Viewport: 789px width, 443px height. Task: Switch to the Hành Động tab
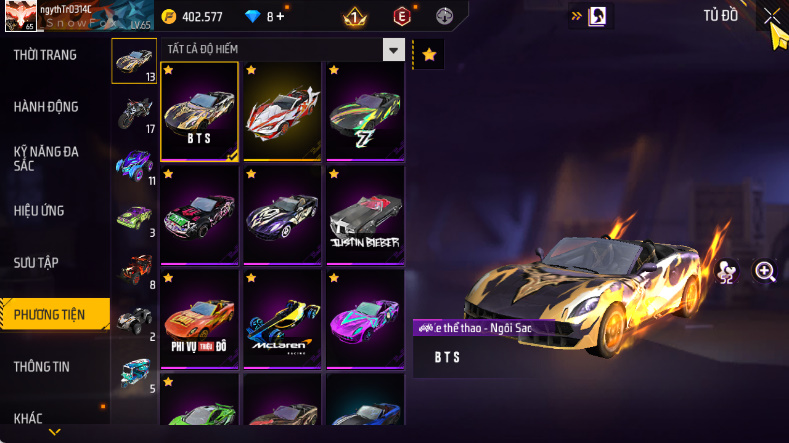click(46, 107)
